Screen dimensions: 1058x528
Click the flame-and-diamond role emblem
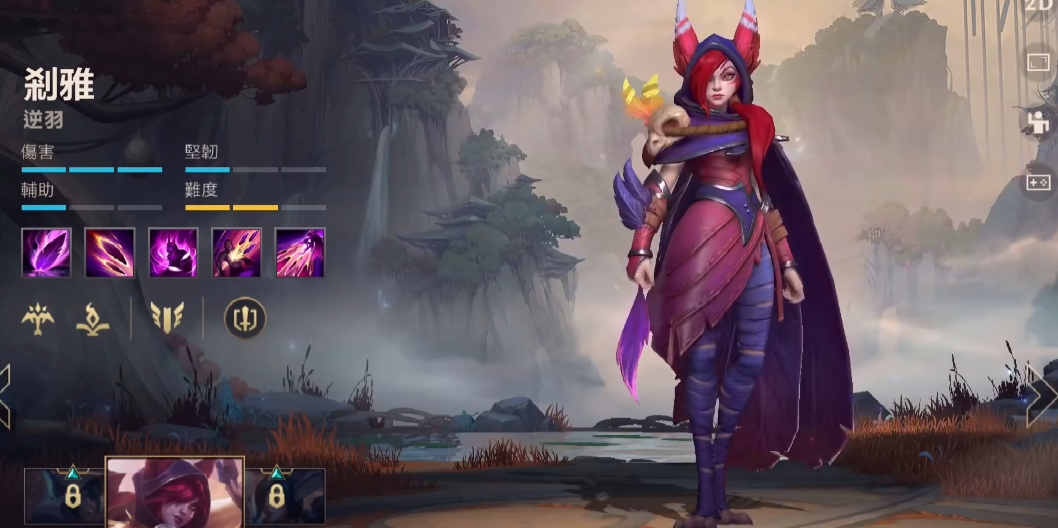pos(93,318)
